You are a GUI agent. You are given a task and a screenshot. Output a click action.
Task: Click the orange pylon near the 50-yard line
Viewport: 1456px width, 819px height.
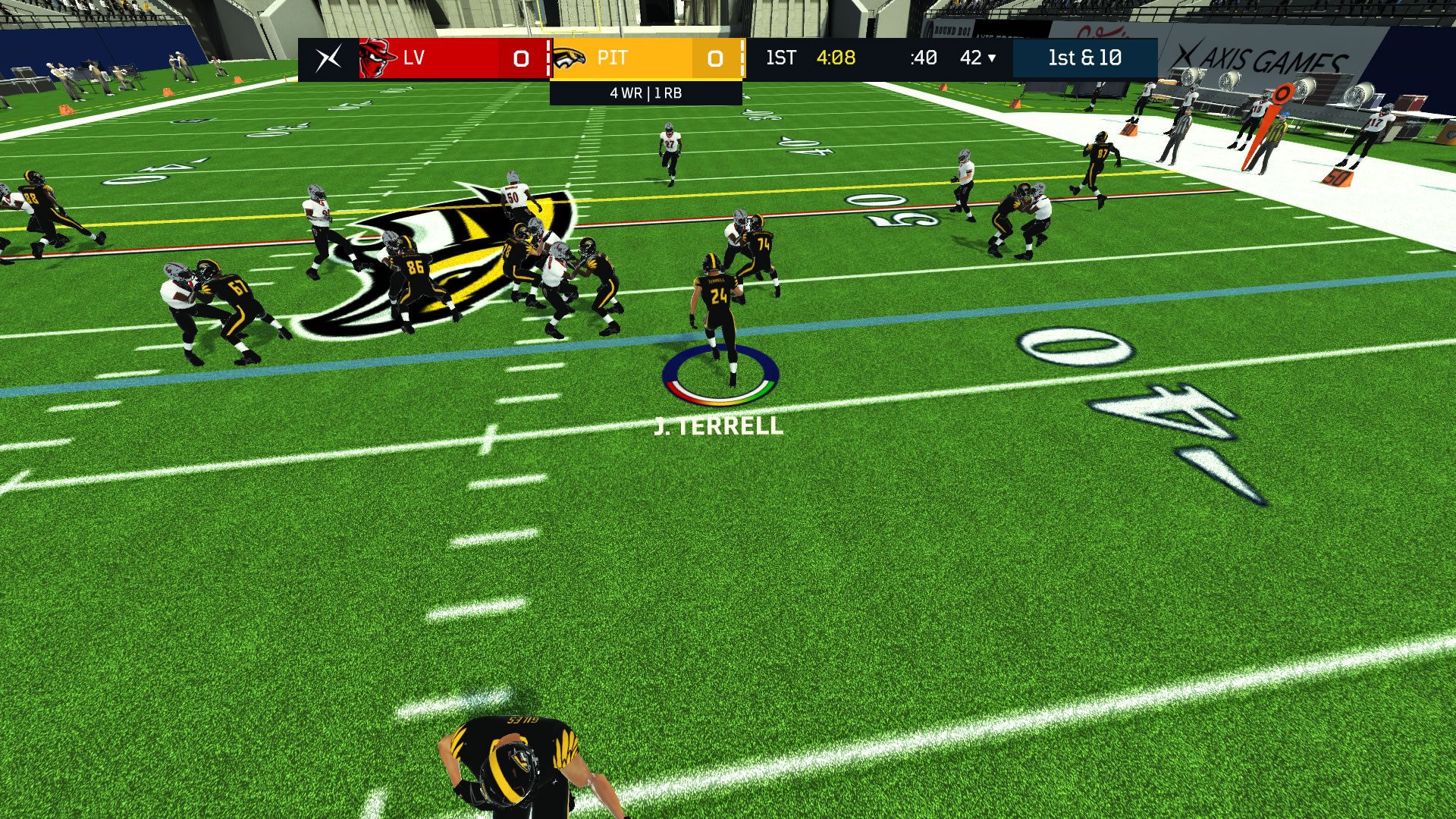pyautogui.click(x=1337, y=179)
